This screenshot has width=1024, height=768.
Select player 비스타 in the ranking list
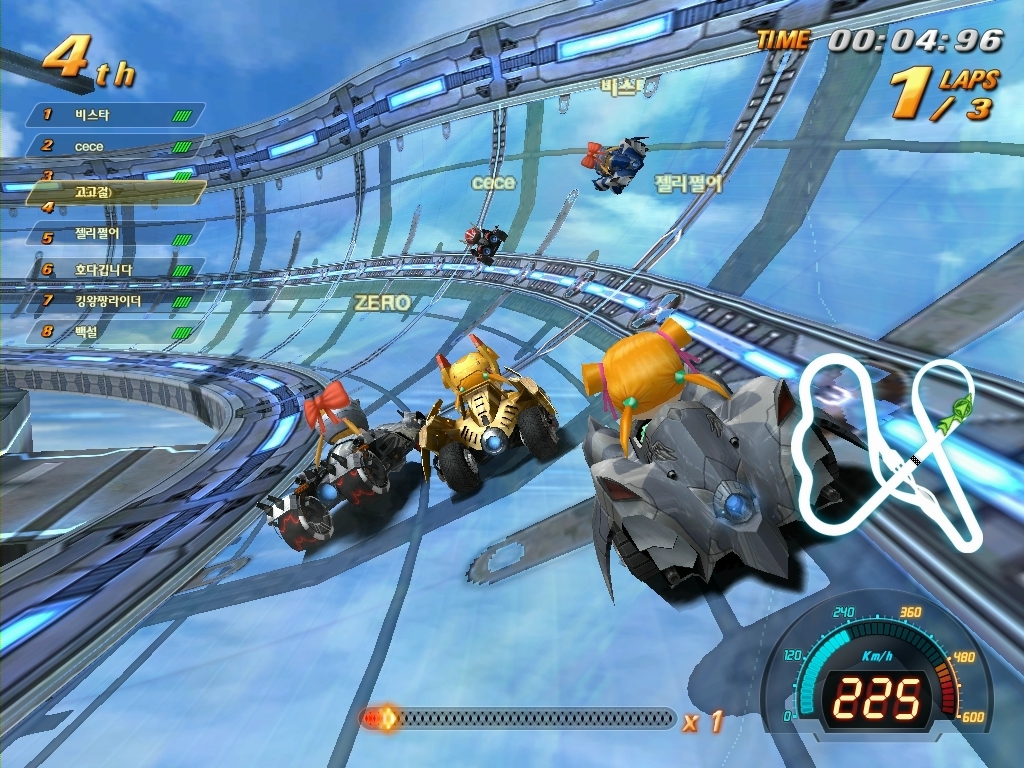coord(115,115)
